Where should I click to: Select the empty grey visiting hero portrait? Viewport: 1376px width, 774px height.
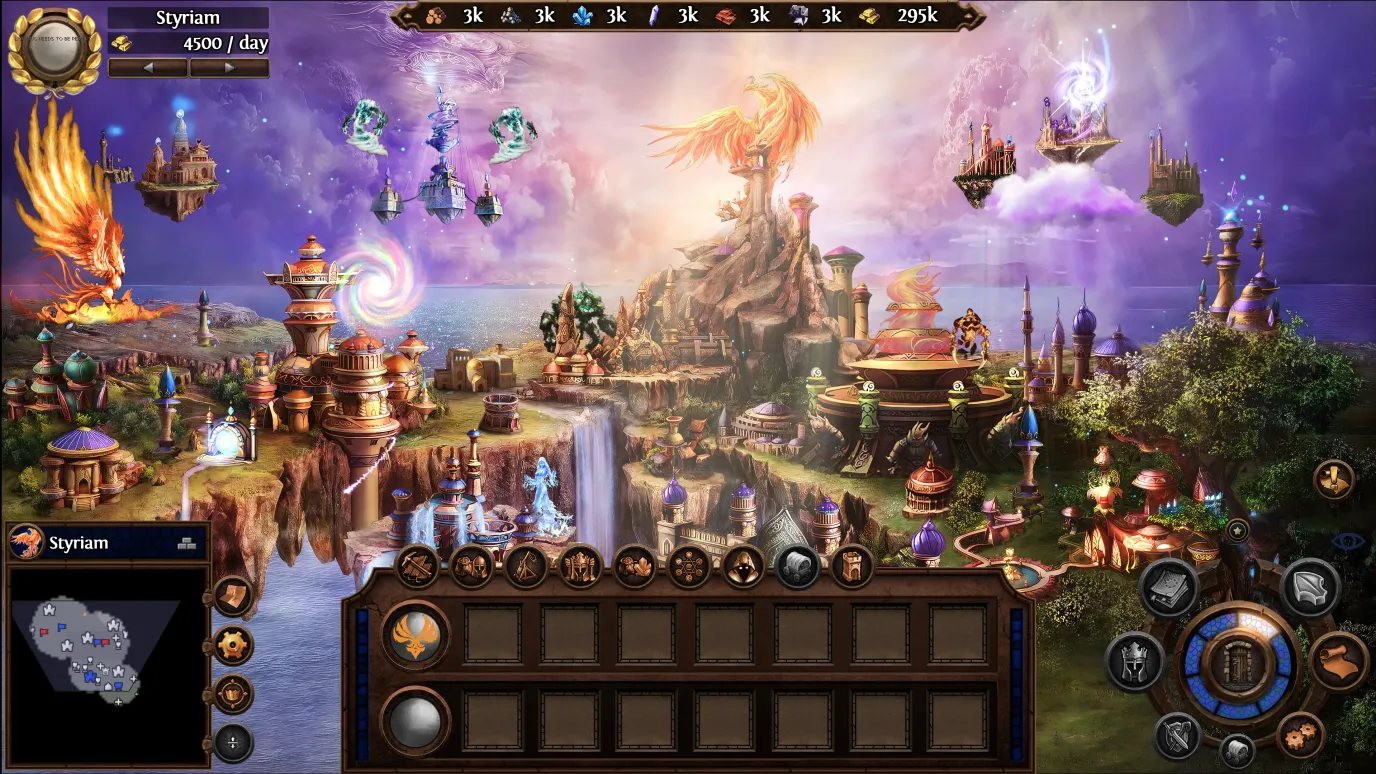click(415, 720)
